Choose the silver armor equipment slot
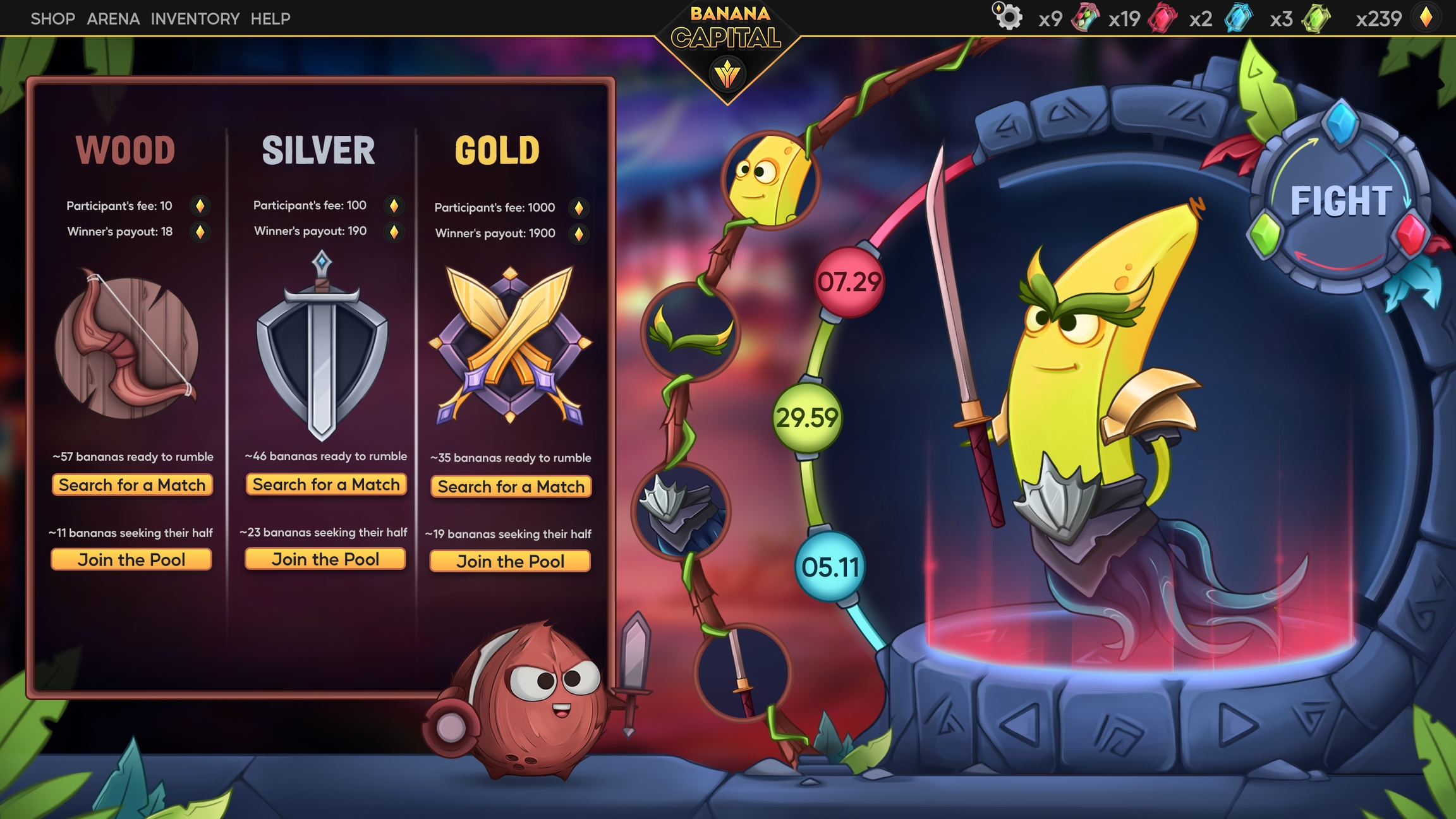Screen dimensions: 1456x819 pos(681,512)
